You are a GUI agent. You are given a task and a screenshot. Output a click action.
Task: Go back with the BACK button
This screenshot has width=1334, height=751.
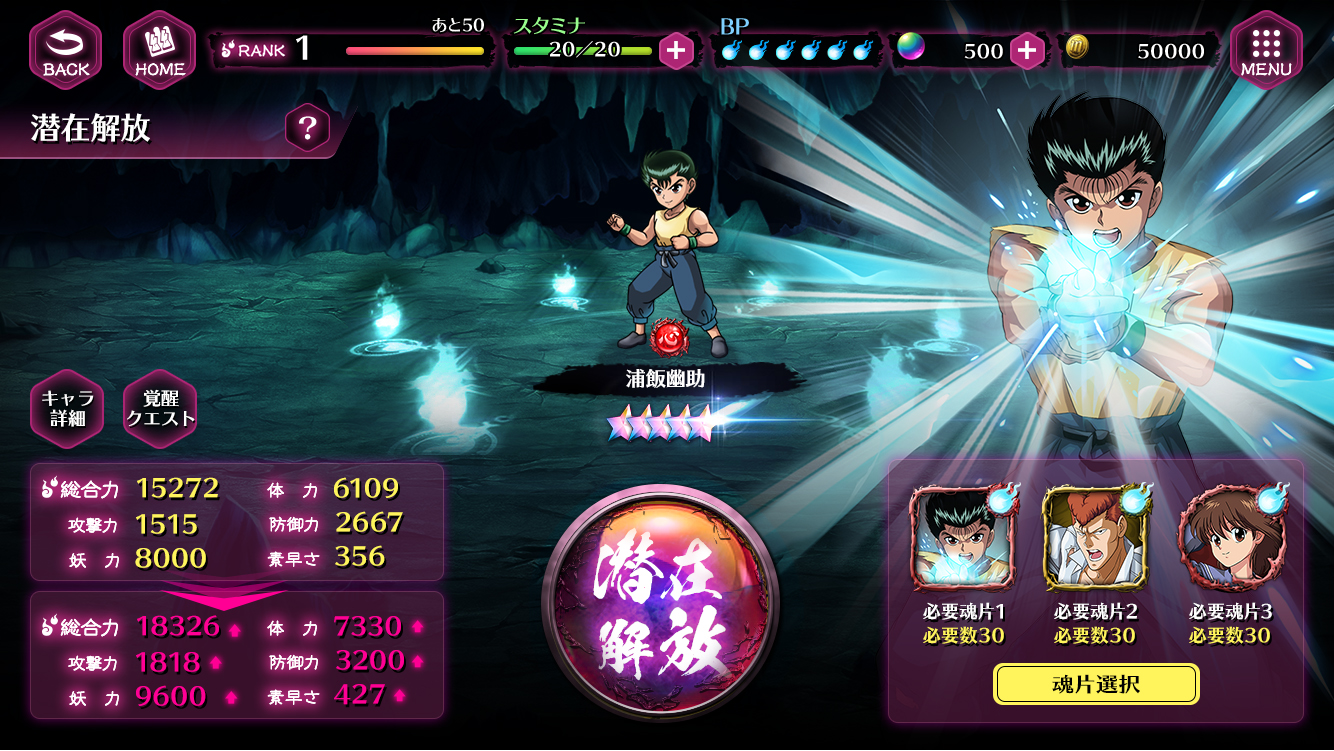[x=66, y=50]
